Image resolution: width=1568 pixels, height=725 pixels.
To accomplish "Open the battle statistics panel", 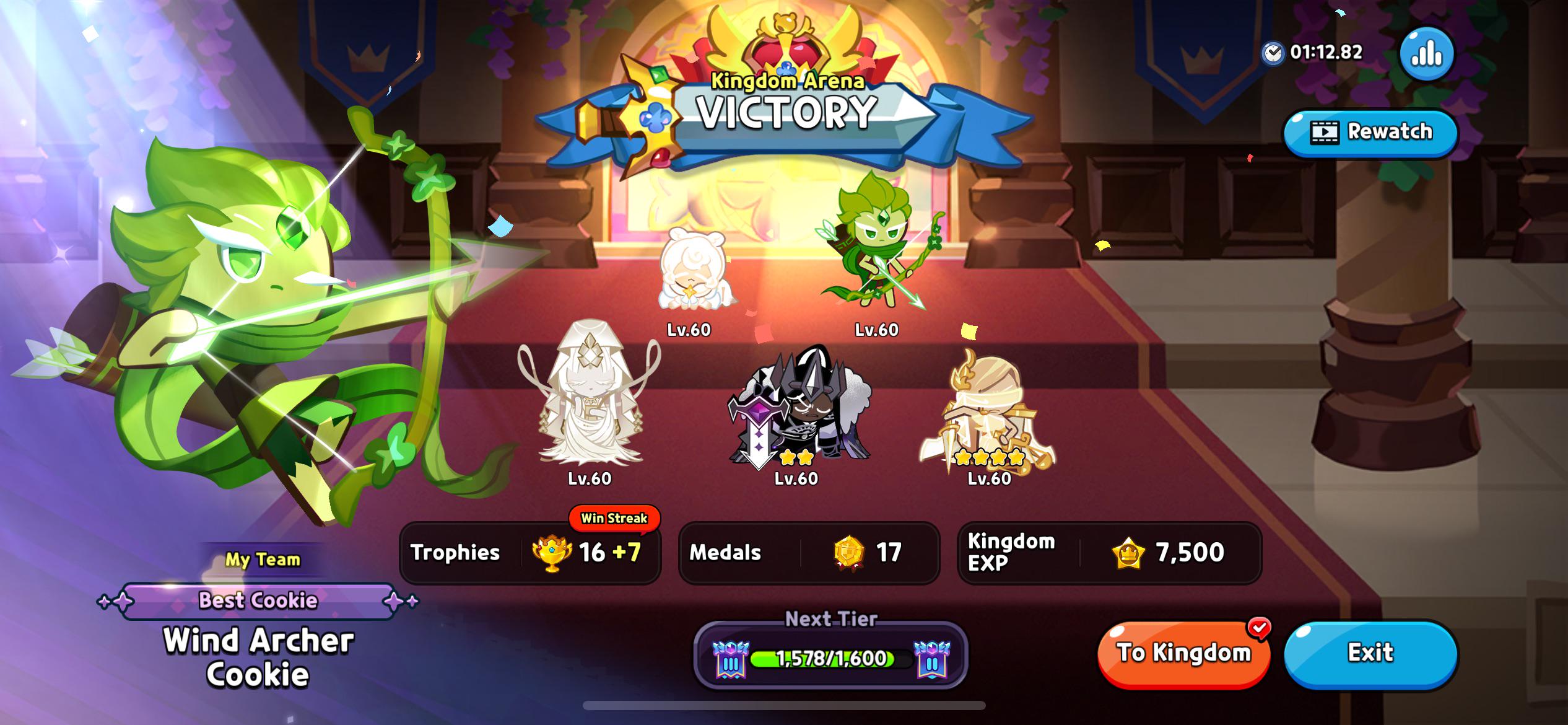I will point(1427,55).
